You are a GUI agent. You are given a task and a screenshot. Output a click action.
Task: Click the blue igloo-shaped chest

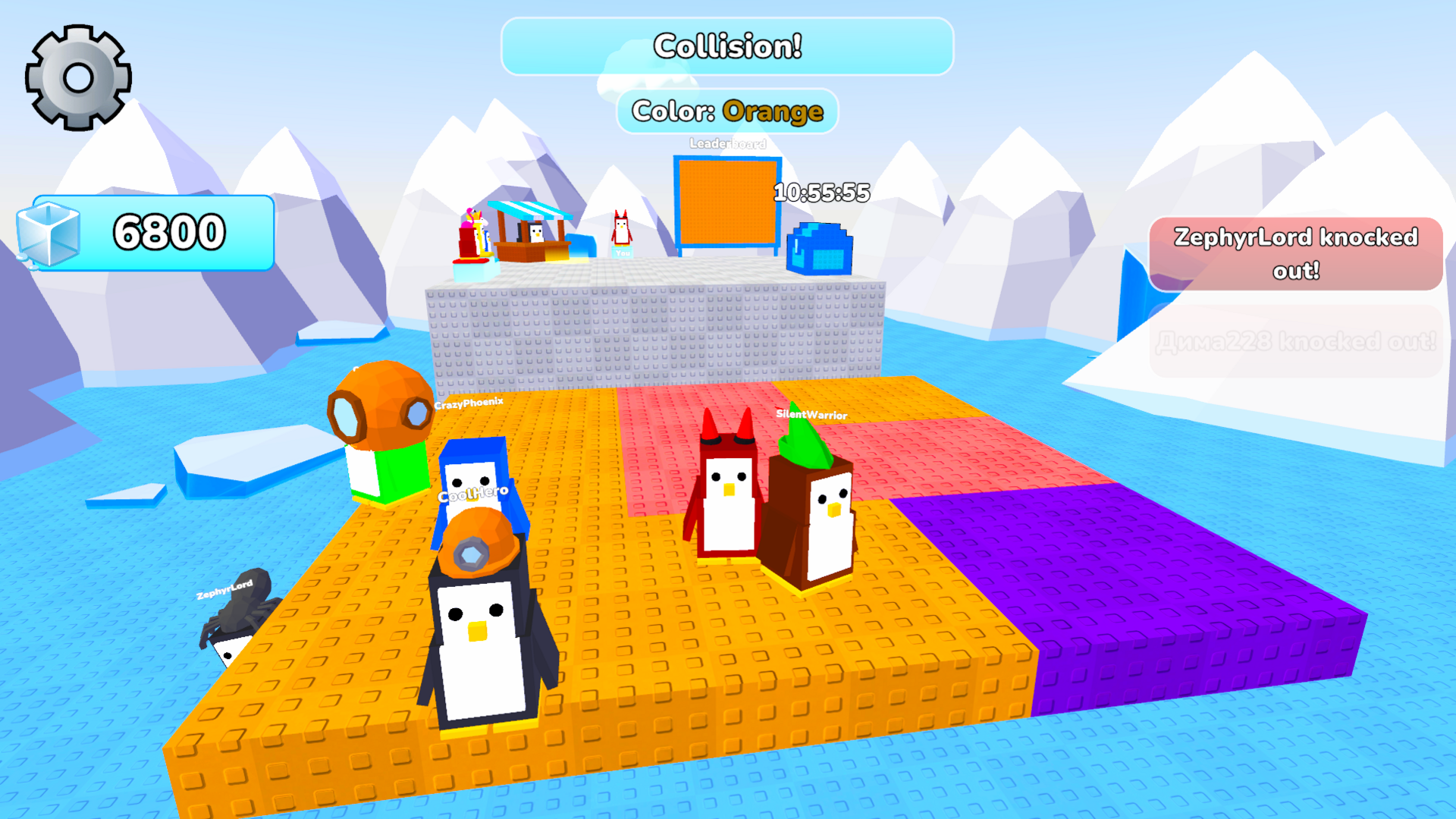pos(821,250)
